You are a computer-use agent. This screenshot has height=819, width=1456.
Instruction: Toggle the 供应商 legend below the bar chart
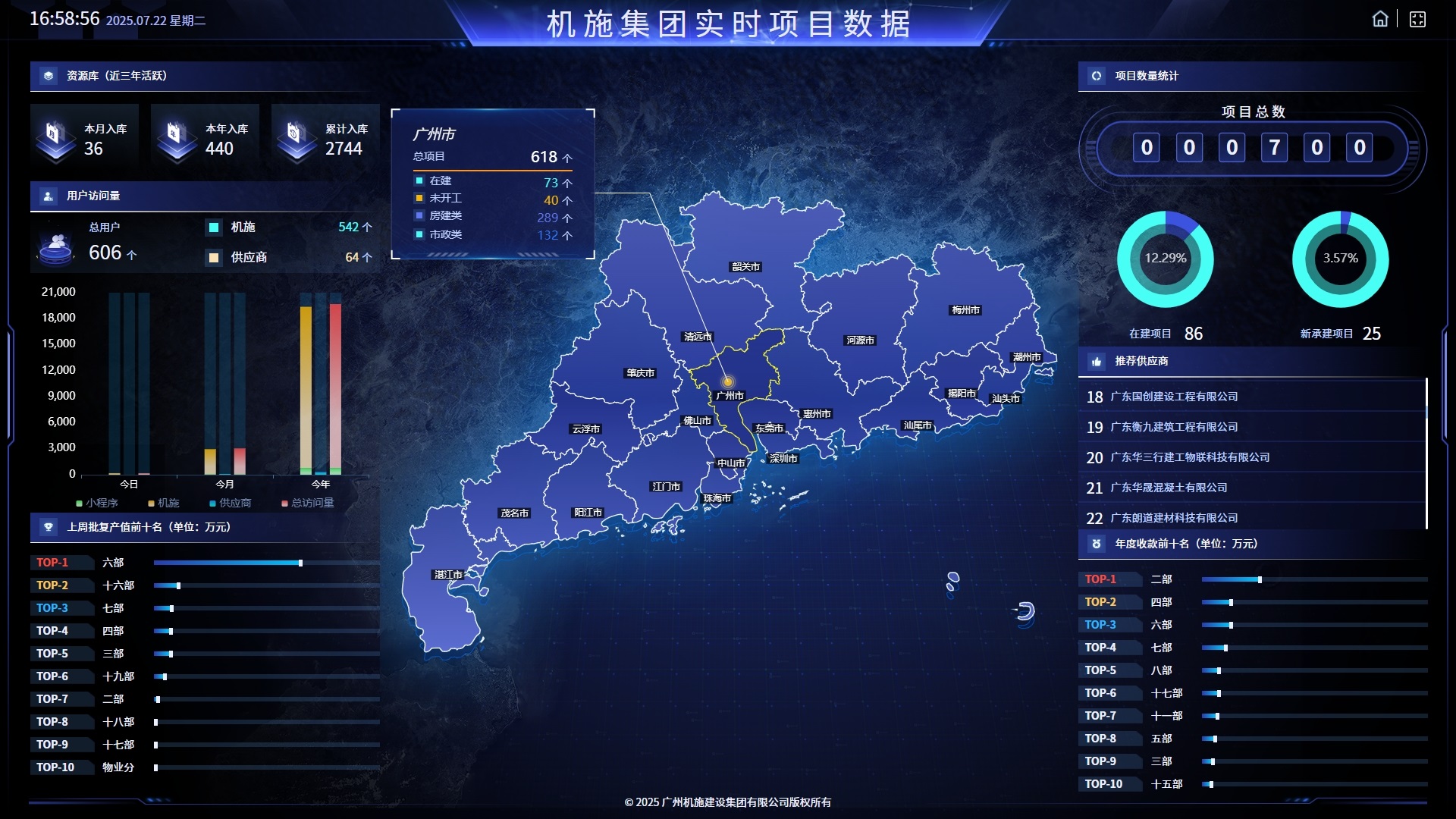click(x=231, y=503)
